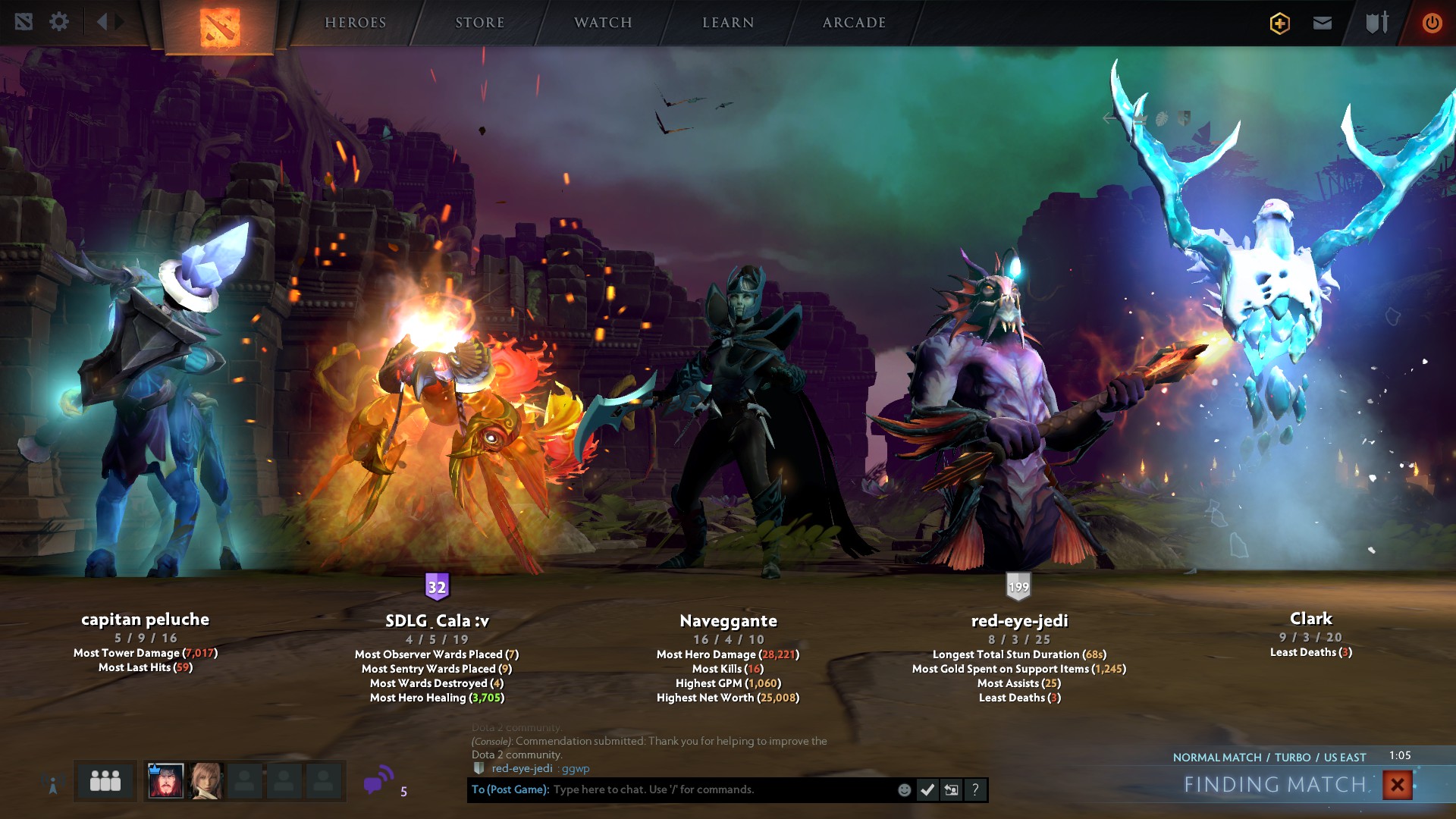Select the Learn tab

coord(728,23)
